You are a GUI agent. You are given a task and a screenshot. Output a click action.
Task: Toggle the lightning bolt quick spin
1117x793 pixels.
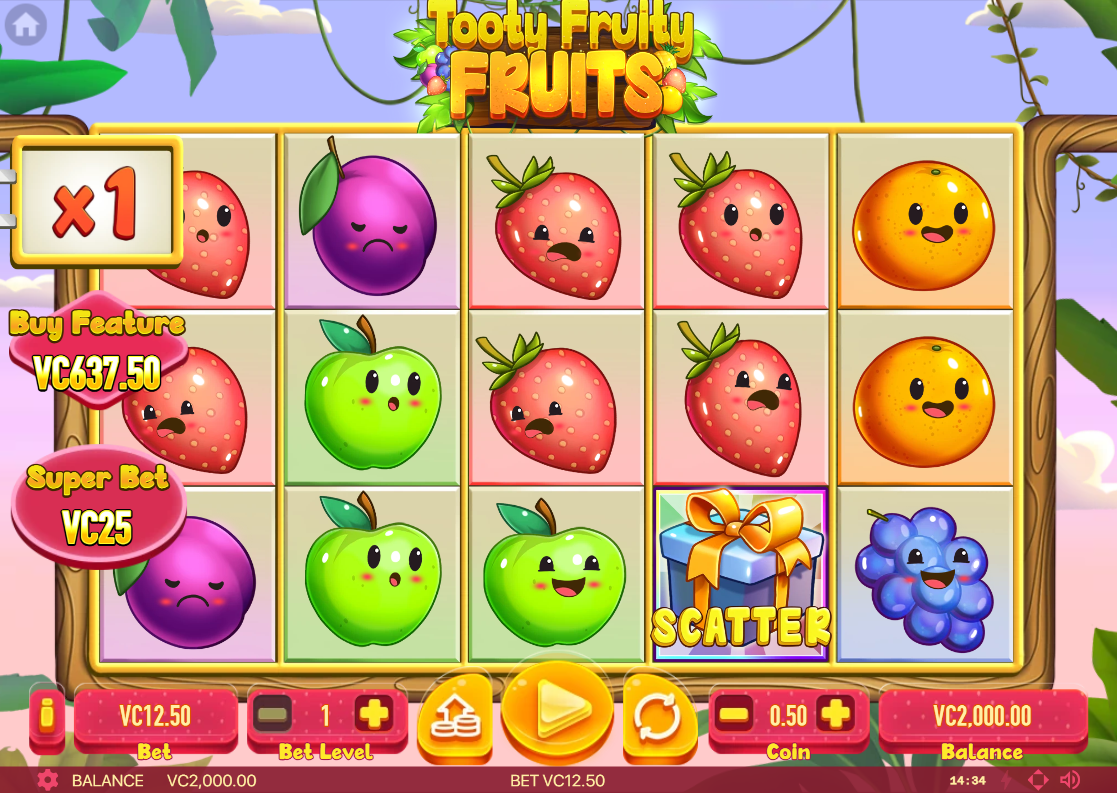coord(1008,780)
